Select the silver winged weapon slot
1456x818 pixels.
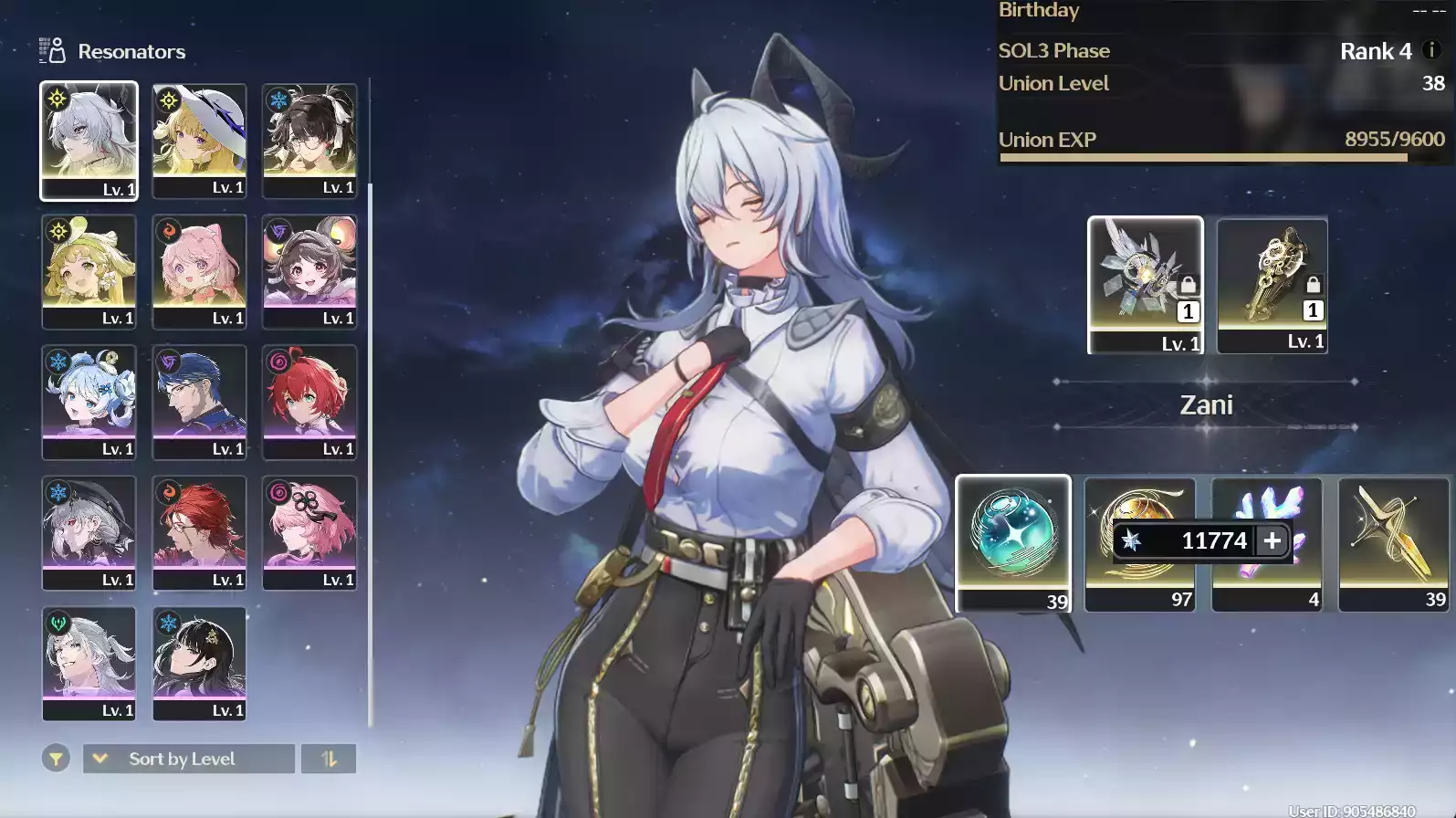point(1145,284)
